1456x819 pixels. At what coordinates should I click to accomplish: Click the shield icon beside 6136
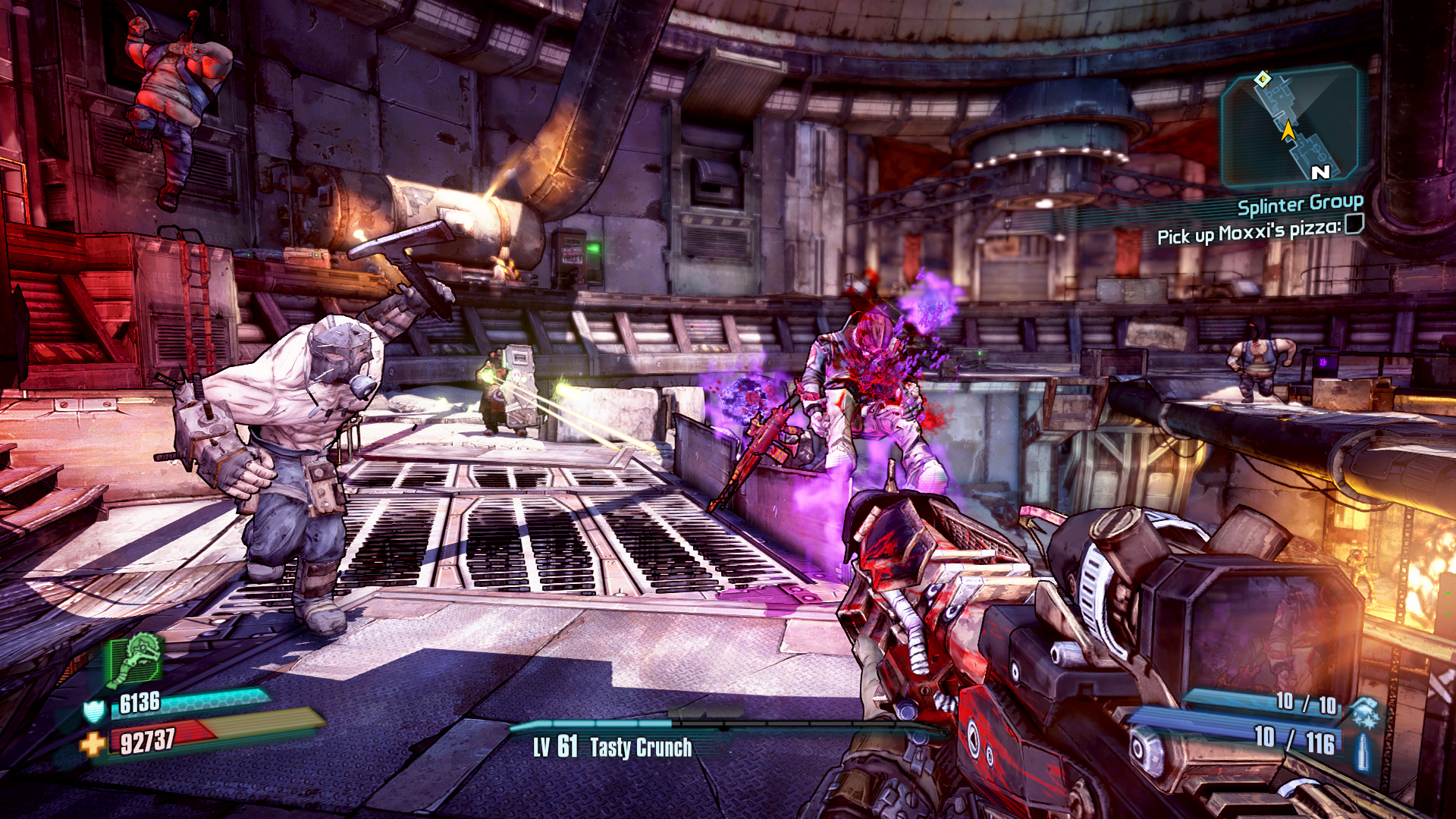[x=94, y=711]
